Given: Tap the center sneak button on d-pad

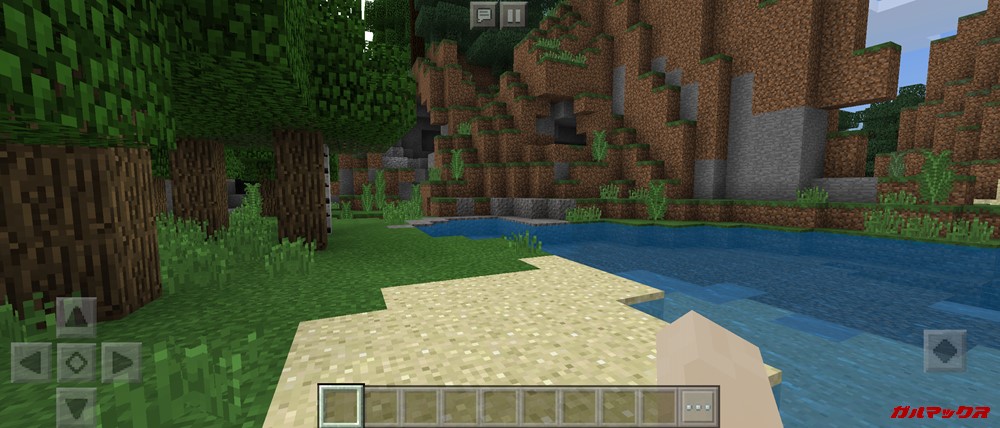Looking at the screenshot, I should pos(76,362).
